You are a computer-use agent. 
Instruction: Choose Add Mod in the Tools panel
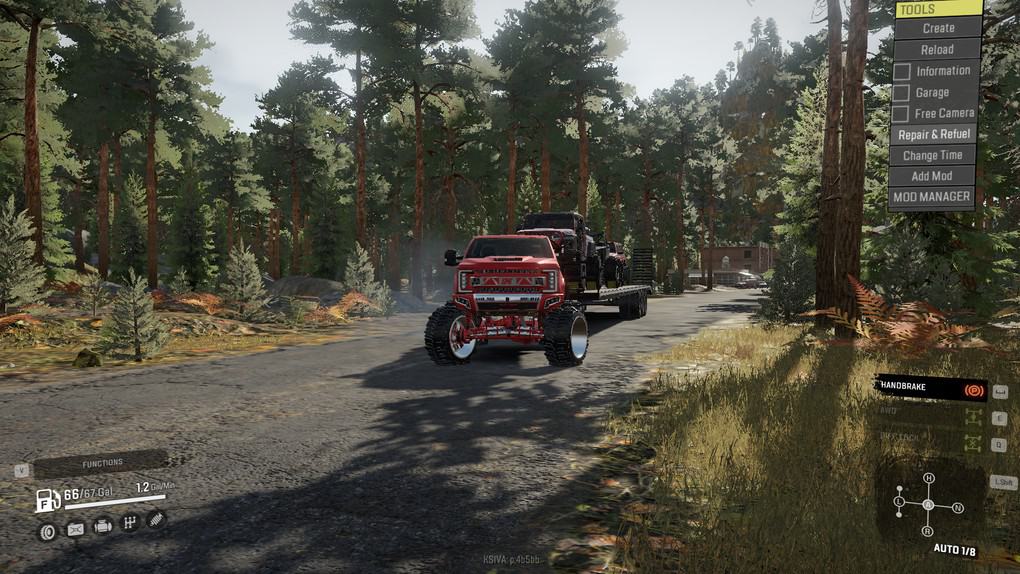933,176
